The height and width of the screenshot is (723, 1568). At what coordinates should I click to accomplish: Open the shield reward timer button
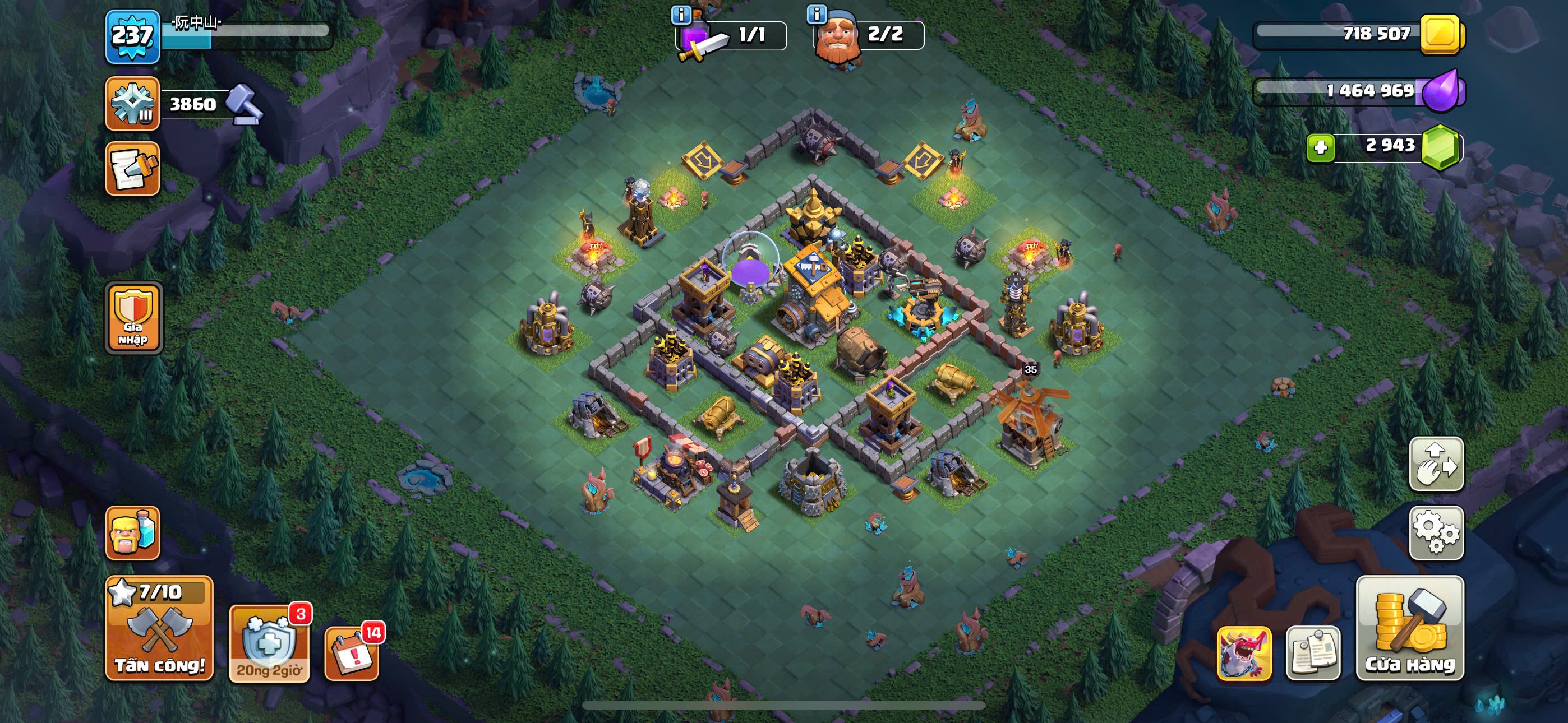click(269, 644)
